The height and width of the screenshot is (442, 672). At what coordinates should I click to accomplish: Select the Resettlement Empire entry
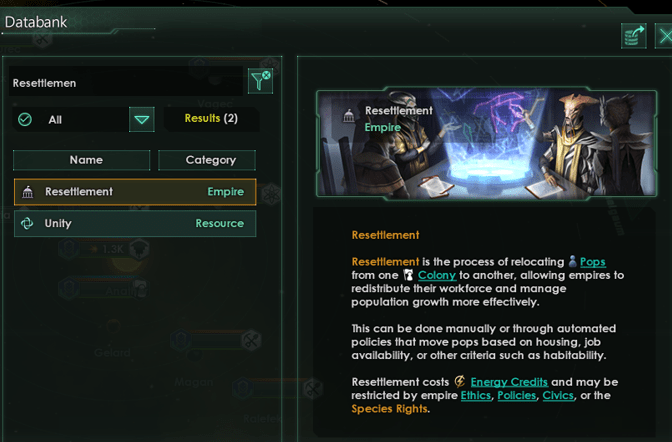[x=135, y=192]
